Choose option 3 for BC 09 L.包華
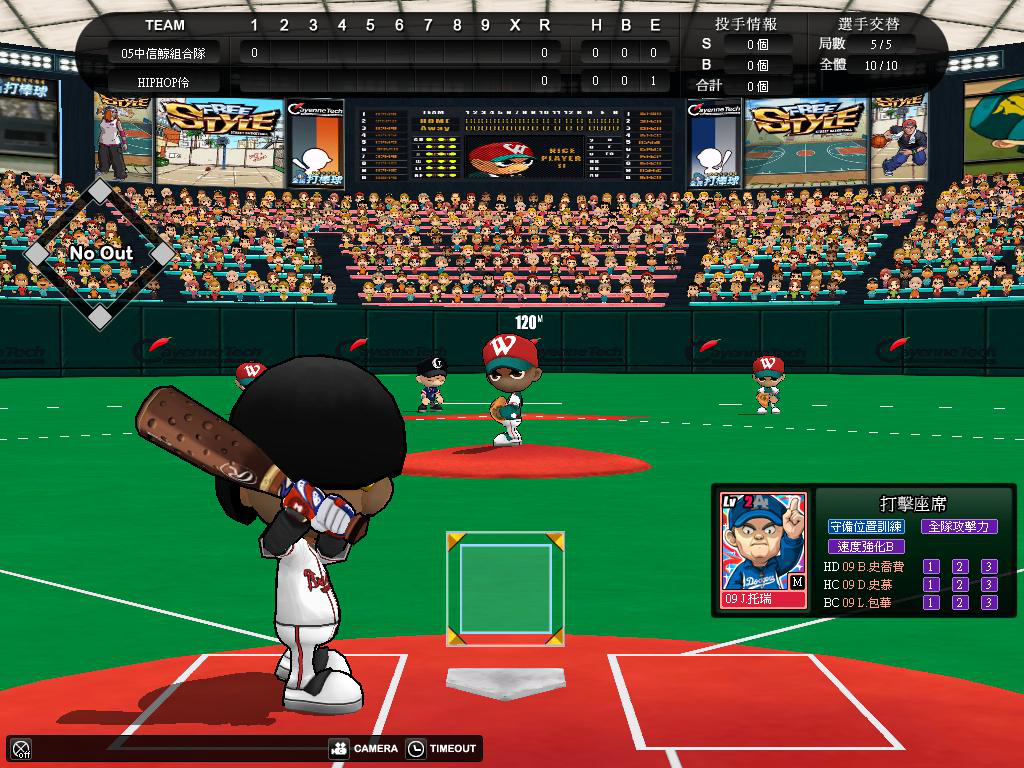 989,603
